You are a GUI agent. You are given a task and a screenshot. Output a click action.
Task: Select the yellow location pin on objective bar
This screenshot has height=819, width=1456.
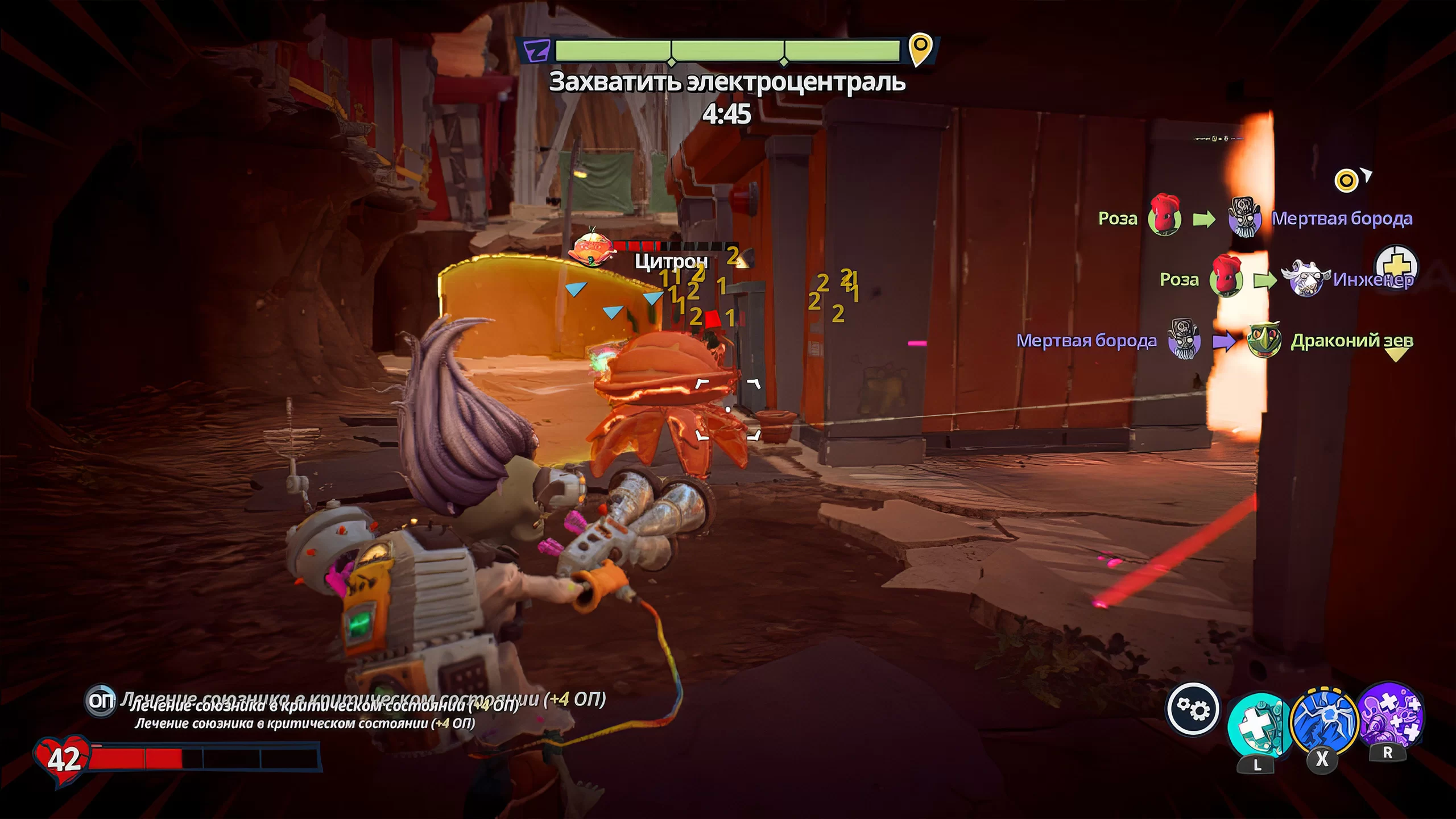tap(920, 49)
